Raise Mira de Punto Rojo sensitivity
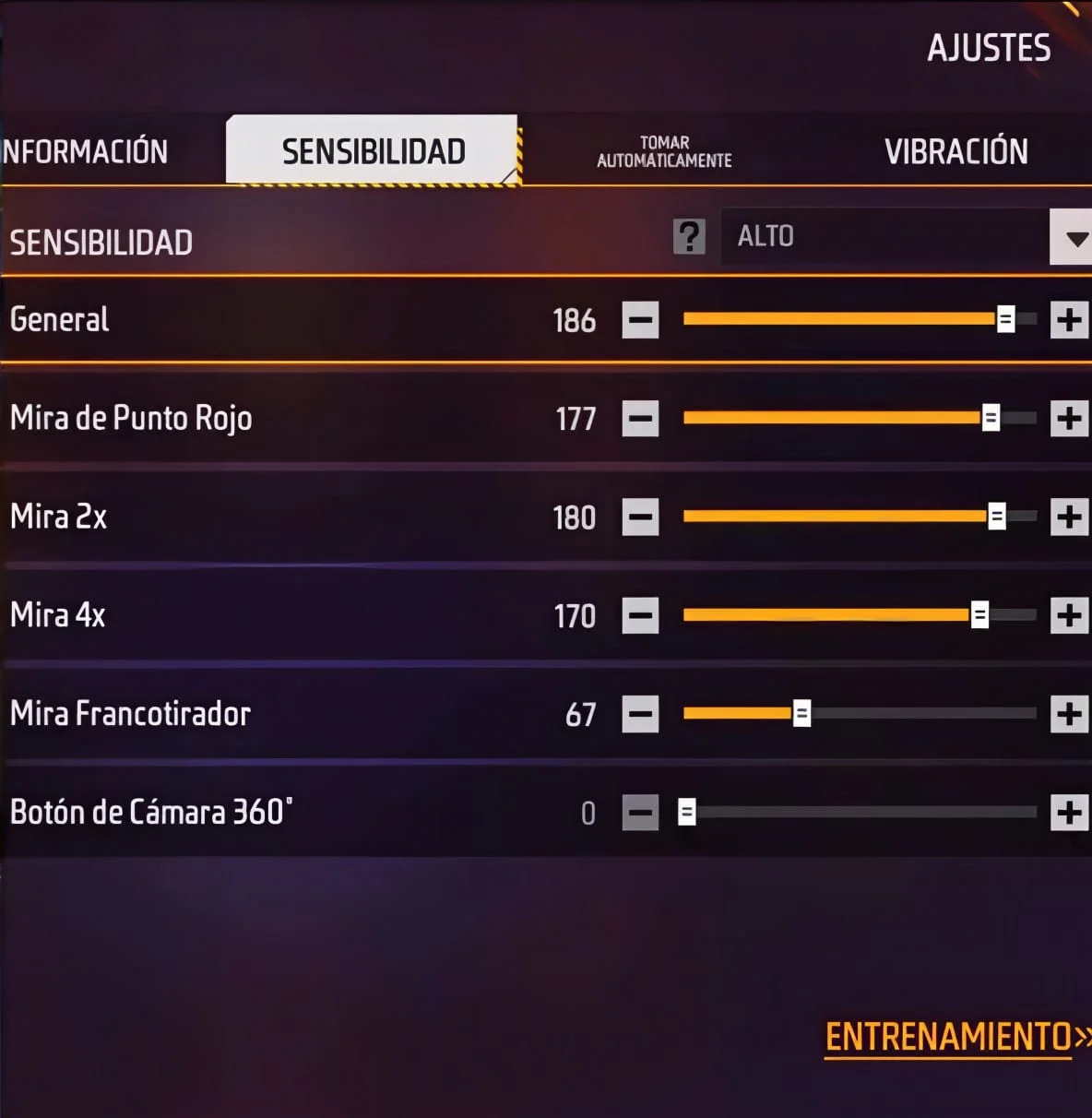Screen dimensions: 1092x1118 [1069, 419]
